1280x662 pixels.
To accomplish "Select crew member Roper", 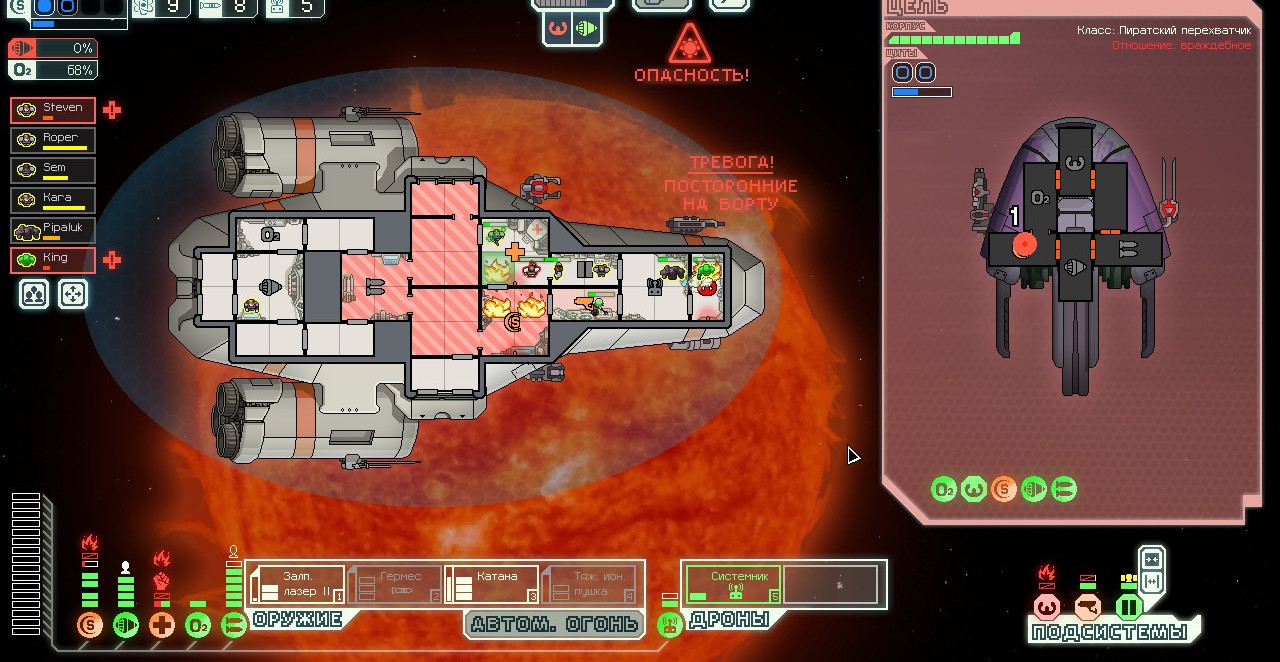I will tap(53, 140).
